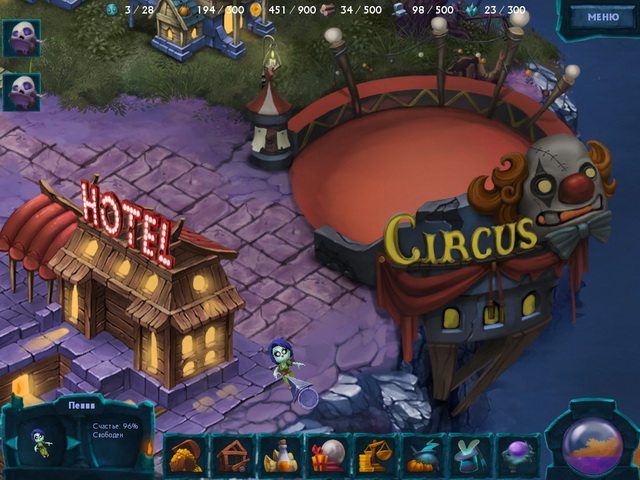Select the second skull character portrait
Image resolution: width=640 pixels, height=480 pixels.
pyautogui.click(x=21, y=91)
